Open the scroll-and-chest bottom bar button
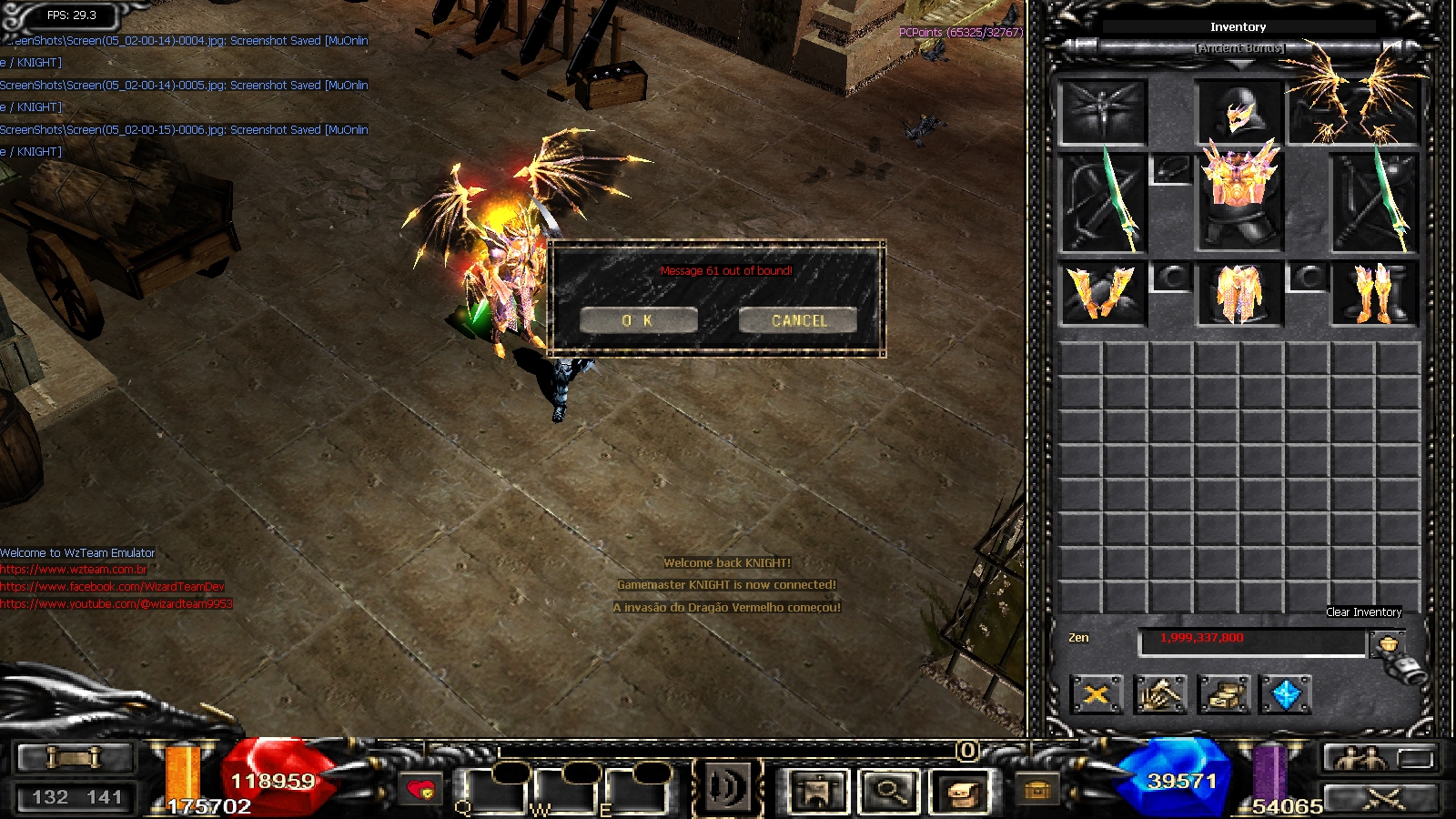 coord(960,791)
